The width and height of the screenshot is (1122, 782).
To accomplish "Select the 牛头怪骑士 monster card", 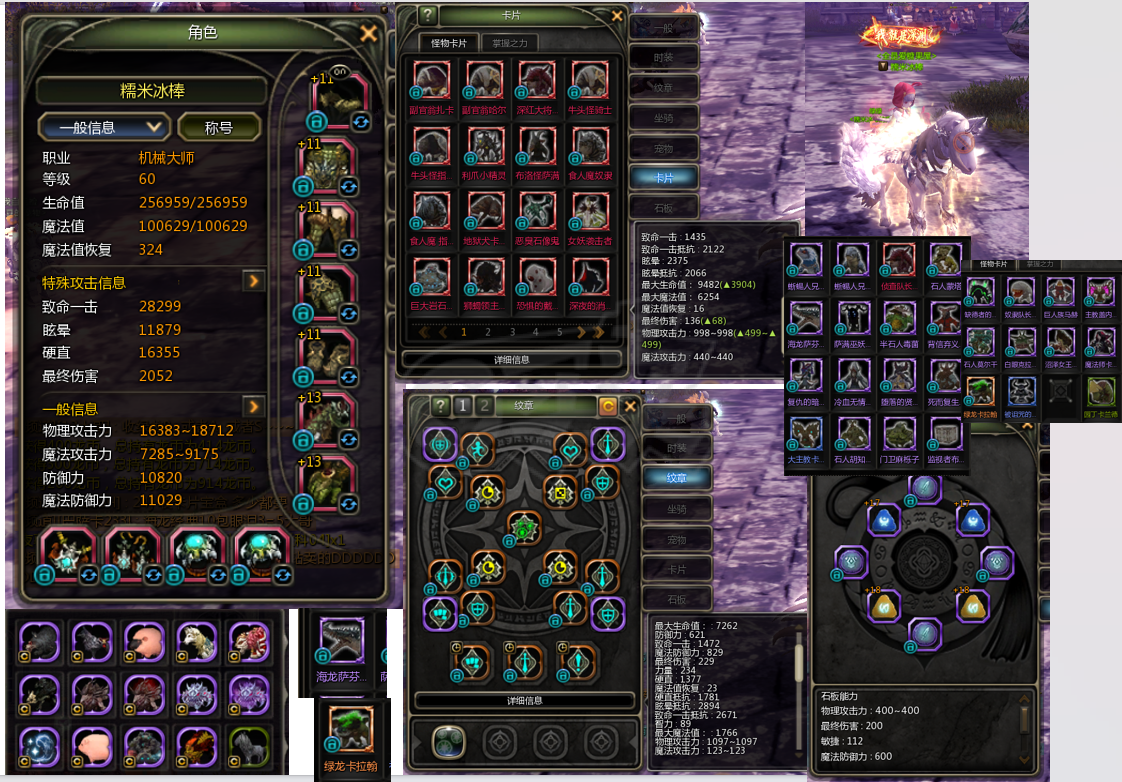I will point(589,85).
